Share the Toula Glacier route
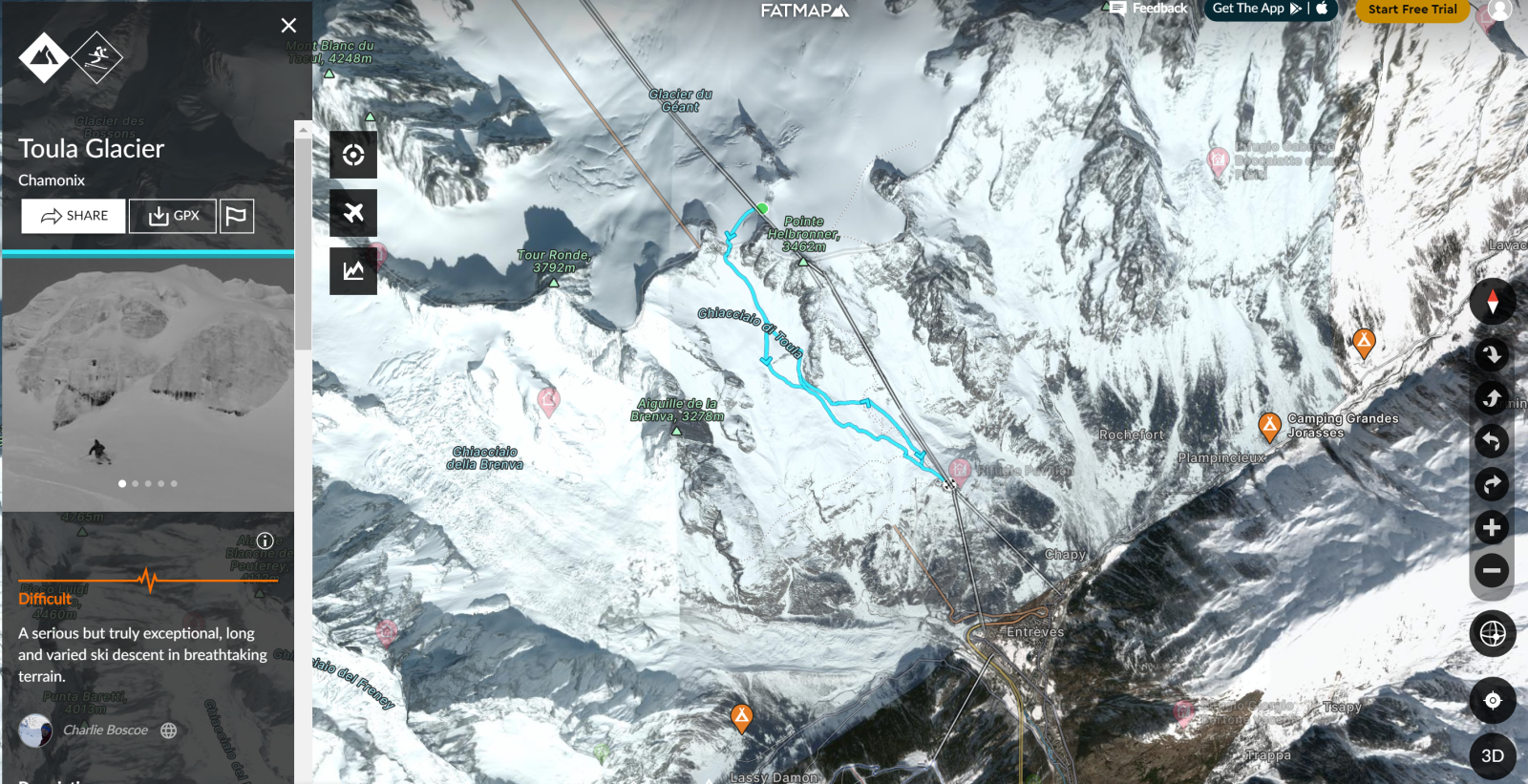 tap(74, 216)
